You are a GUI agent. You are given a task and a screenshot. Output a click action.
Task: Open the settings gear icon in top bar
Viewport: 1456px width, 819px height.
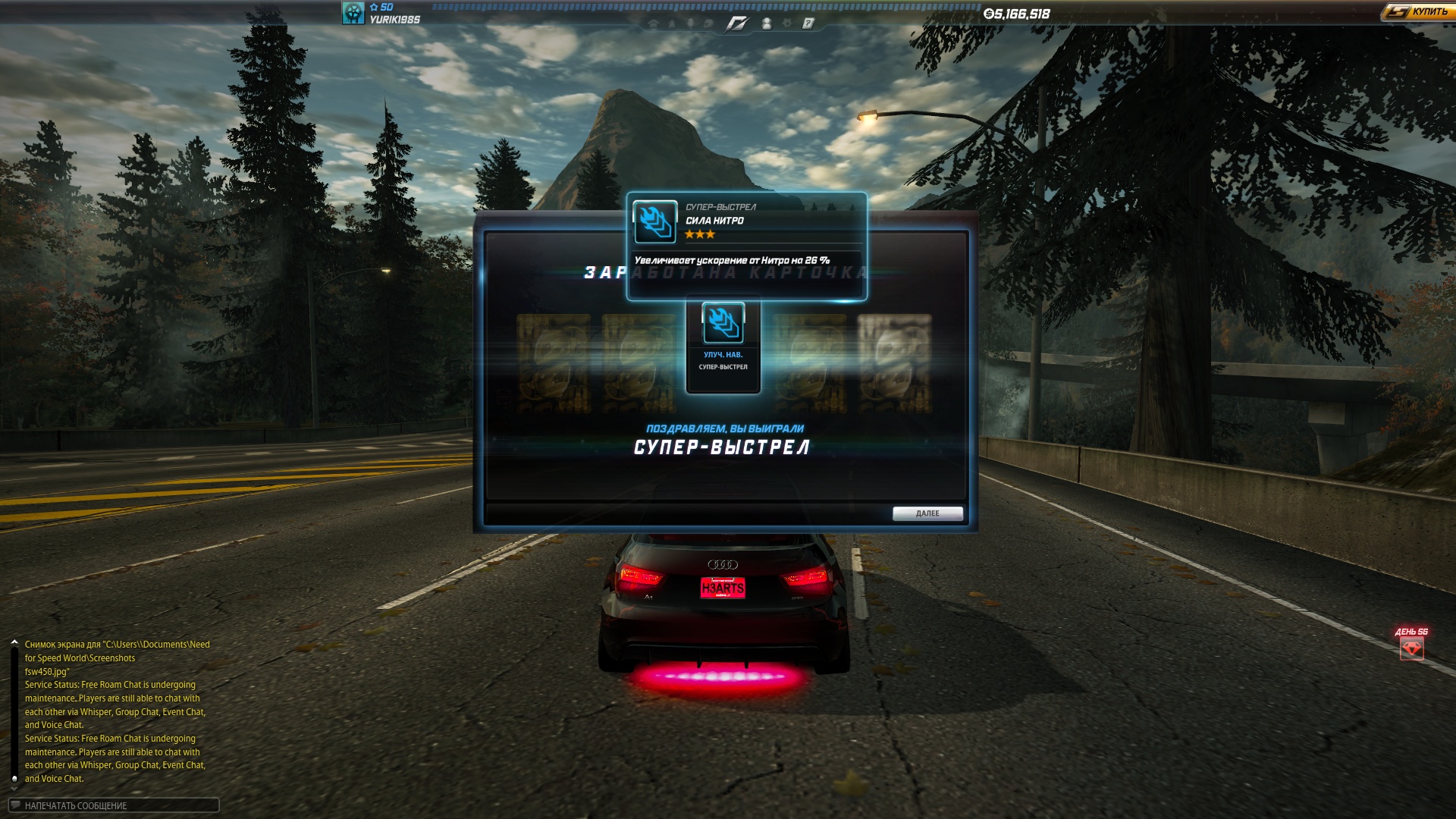tap(787, 24)
